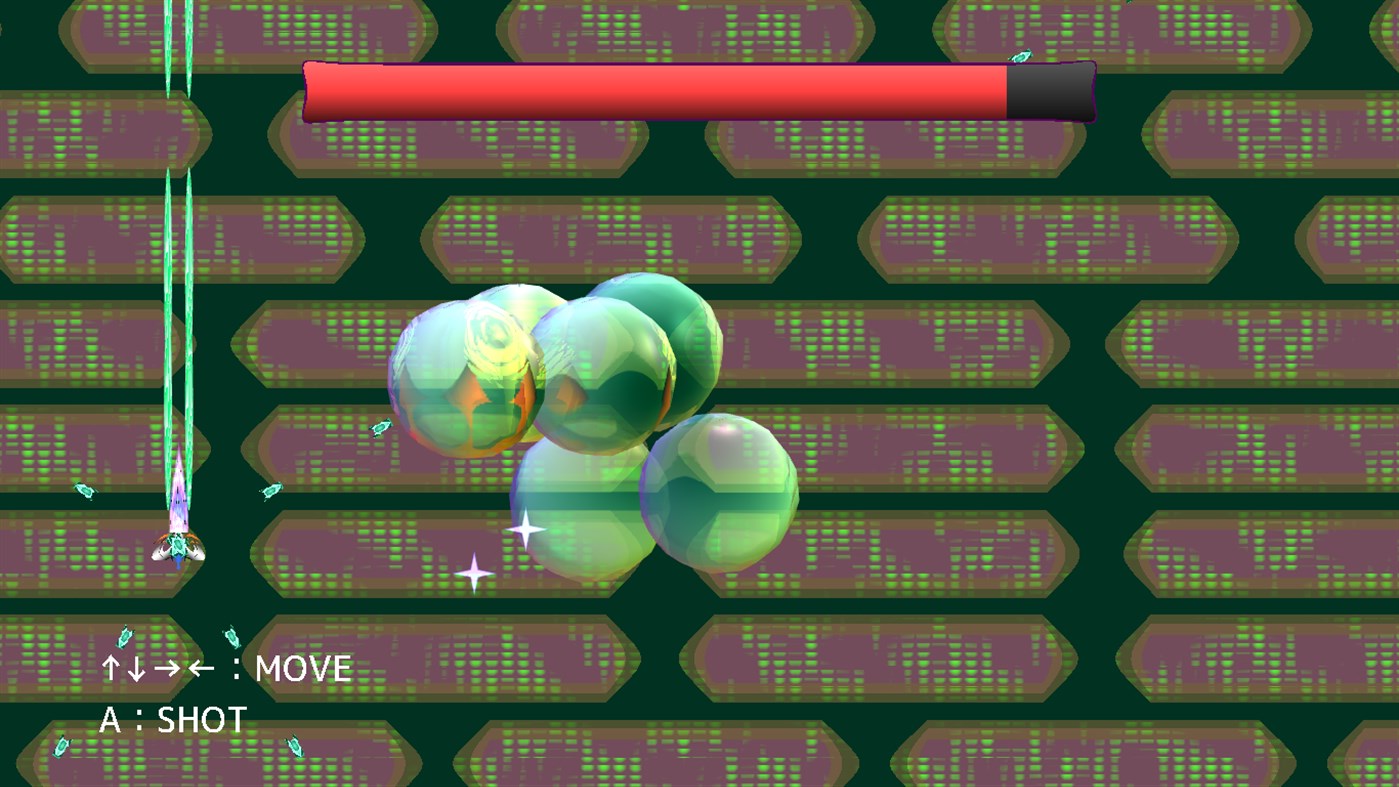This screenshot has width=1399, height=787.
Task: Click the enemy sprite in the bottom-left corner
Action: [x=60, y=746]
